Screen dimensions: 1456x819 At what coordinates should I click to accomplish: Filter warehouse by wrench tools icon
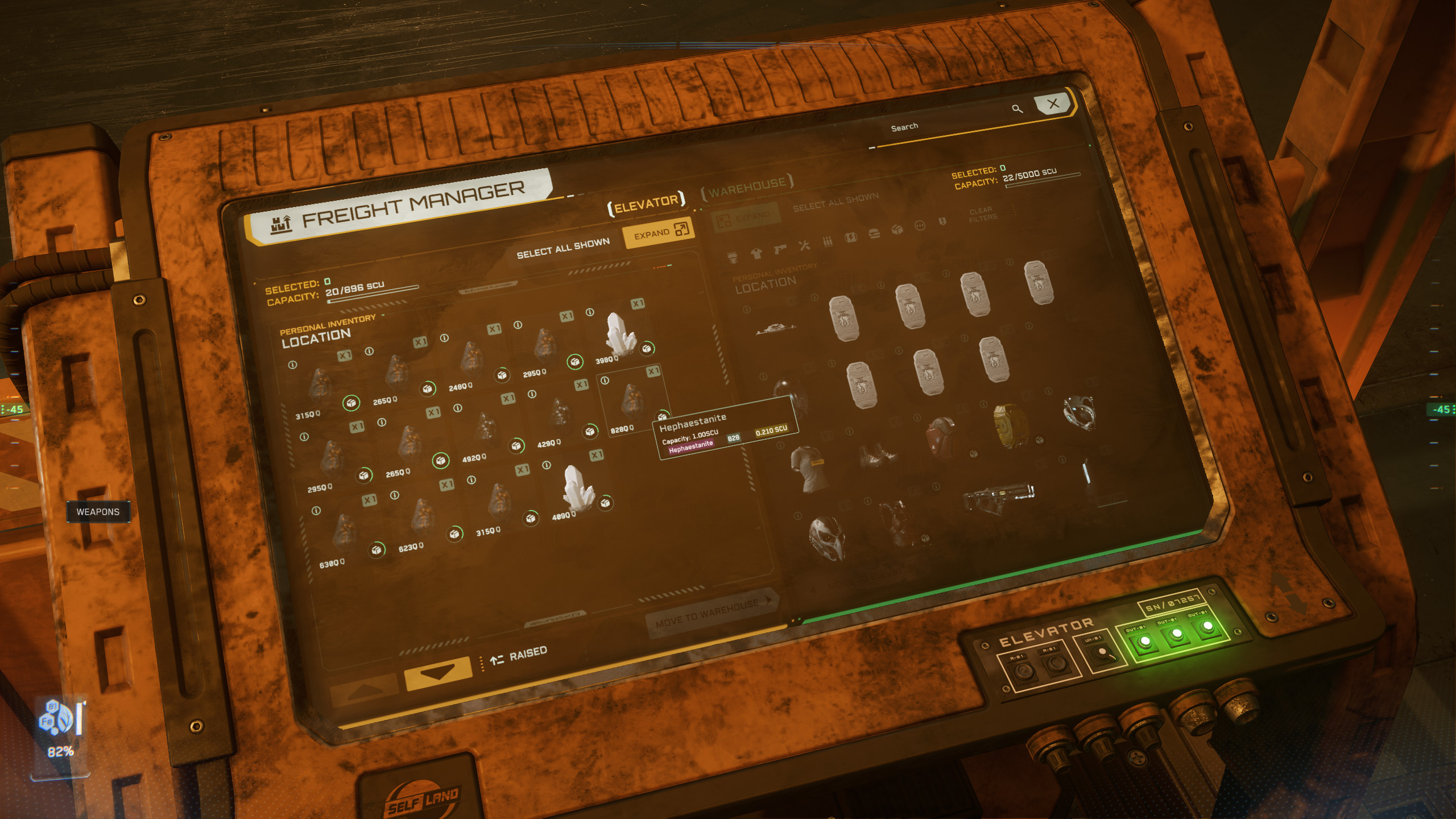pyautogui.click(x=804, y=245)
